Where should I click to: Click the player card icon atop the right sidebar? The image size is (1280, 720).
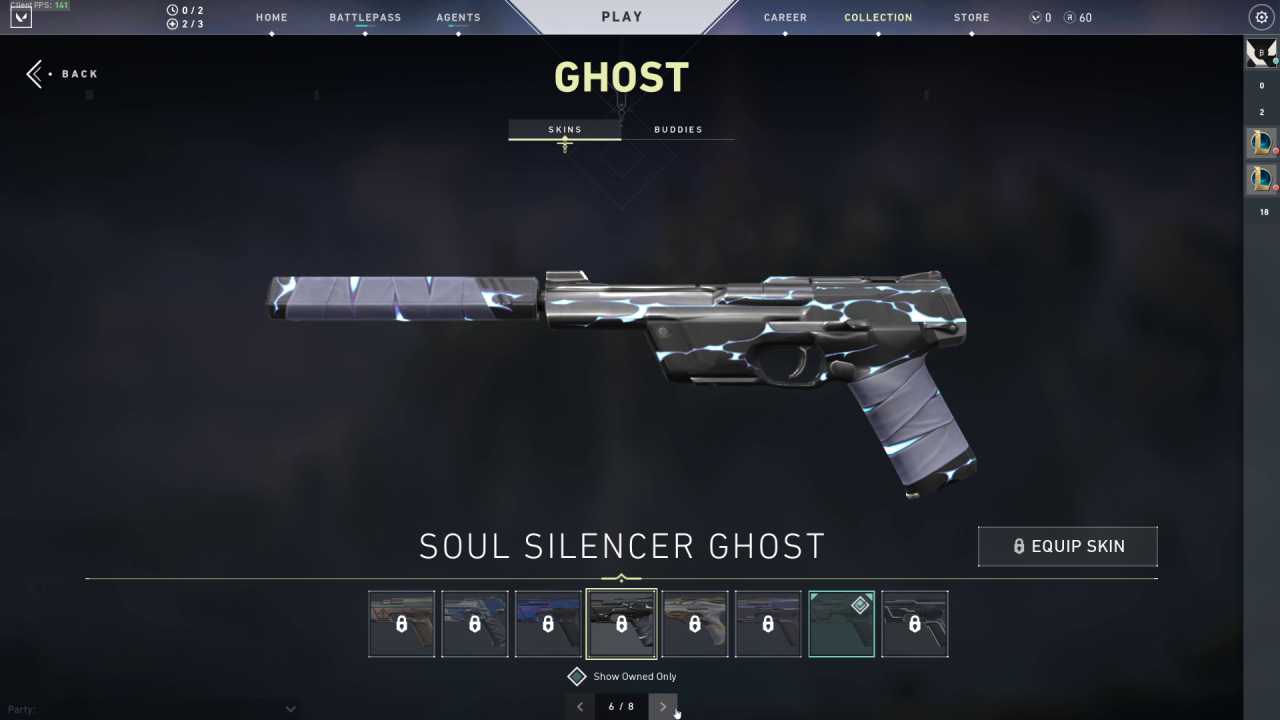coord(1262,52)
